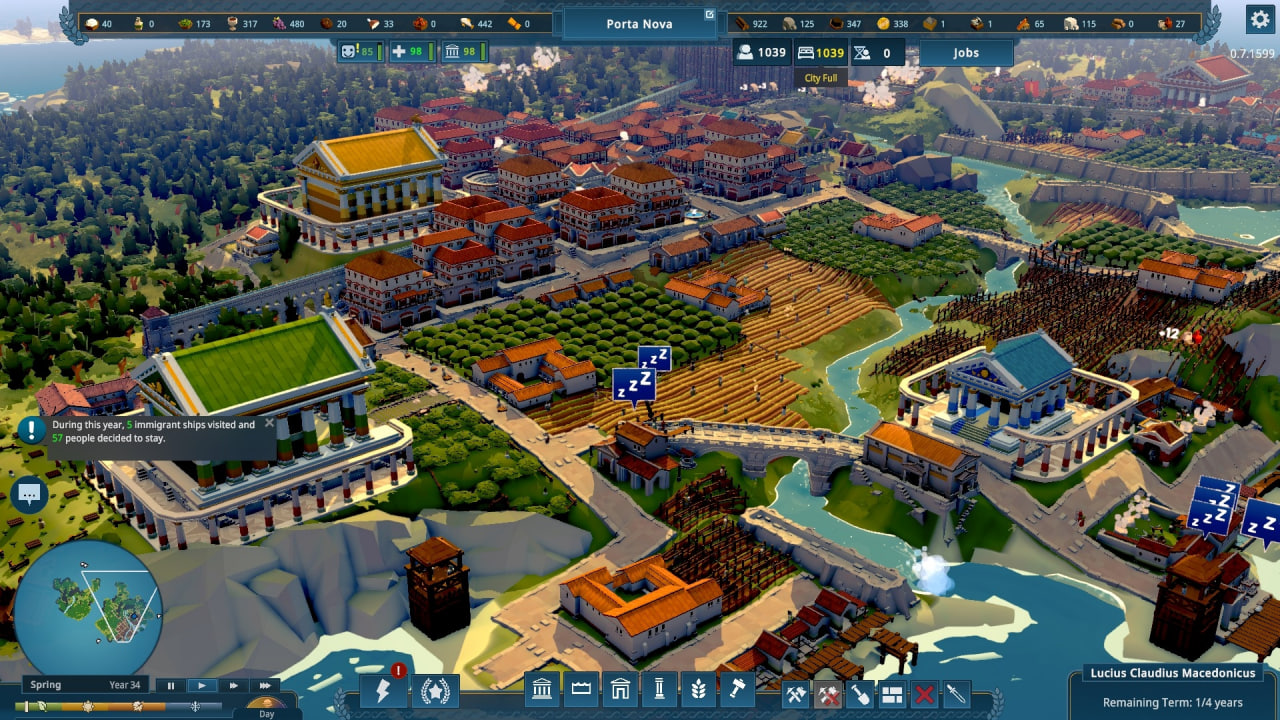Set game speed to normal play
1280x720 pixels.
point(202,686)
